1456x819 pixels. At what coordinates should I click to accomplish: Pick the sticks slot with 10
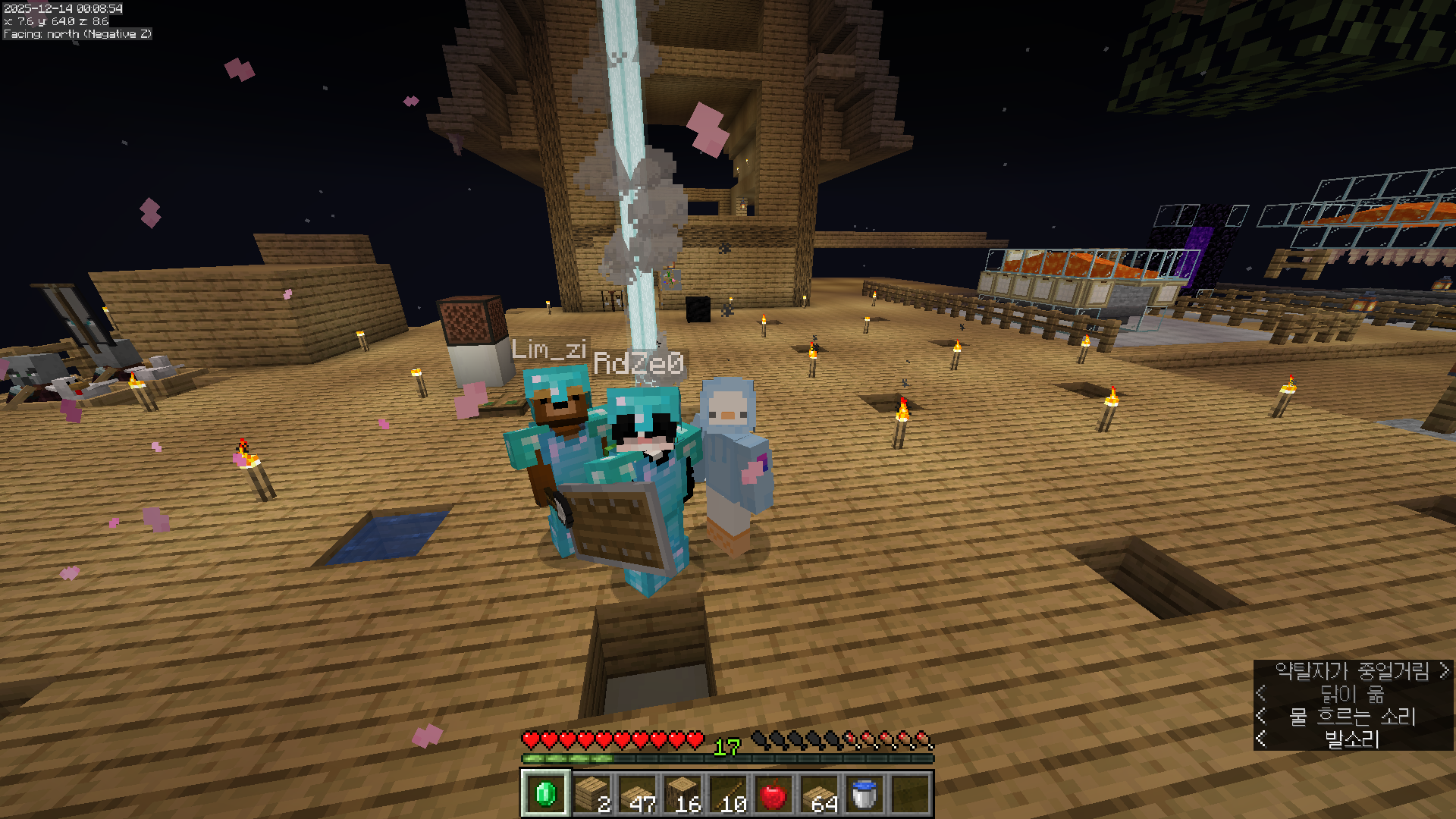(x=728, y=794)
